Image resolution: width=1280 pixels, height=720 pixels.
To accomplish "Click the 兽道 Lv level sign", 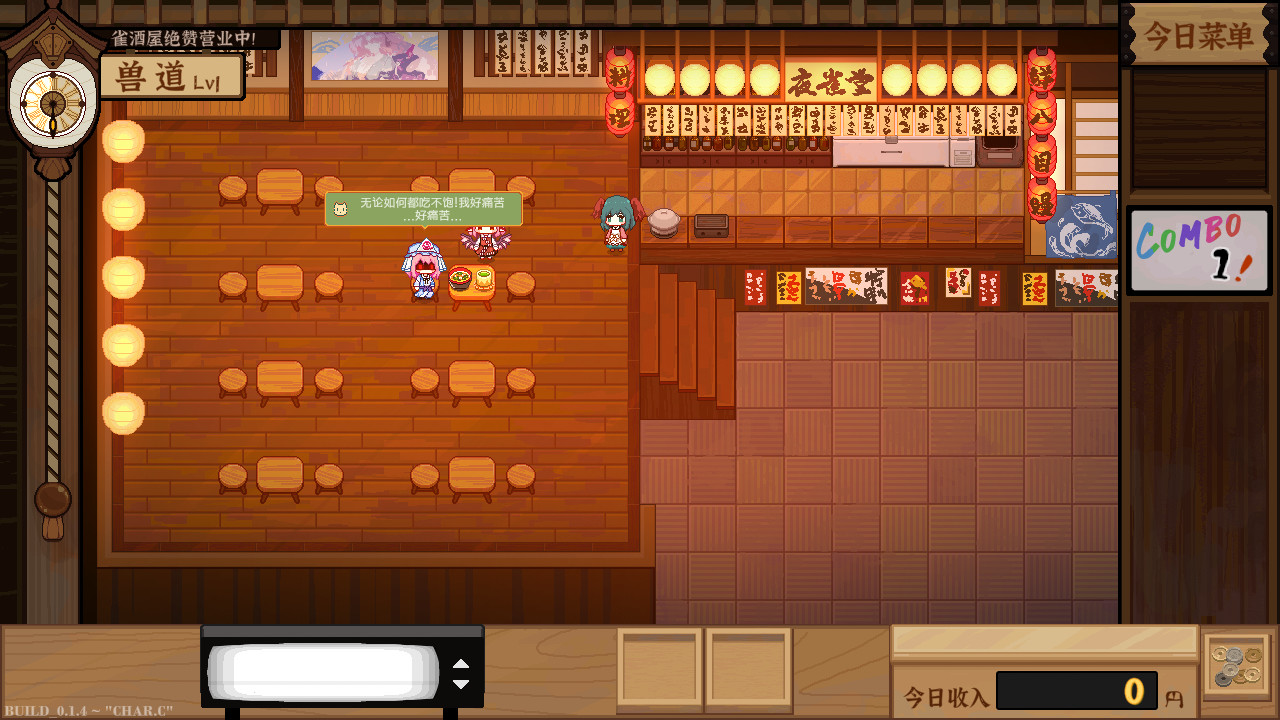I will pyautogui.click(x=170, y=75).
